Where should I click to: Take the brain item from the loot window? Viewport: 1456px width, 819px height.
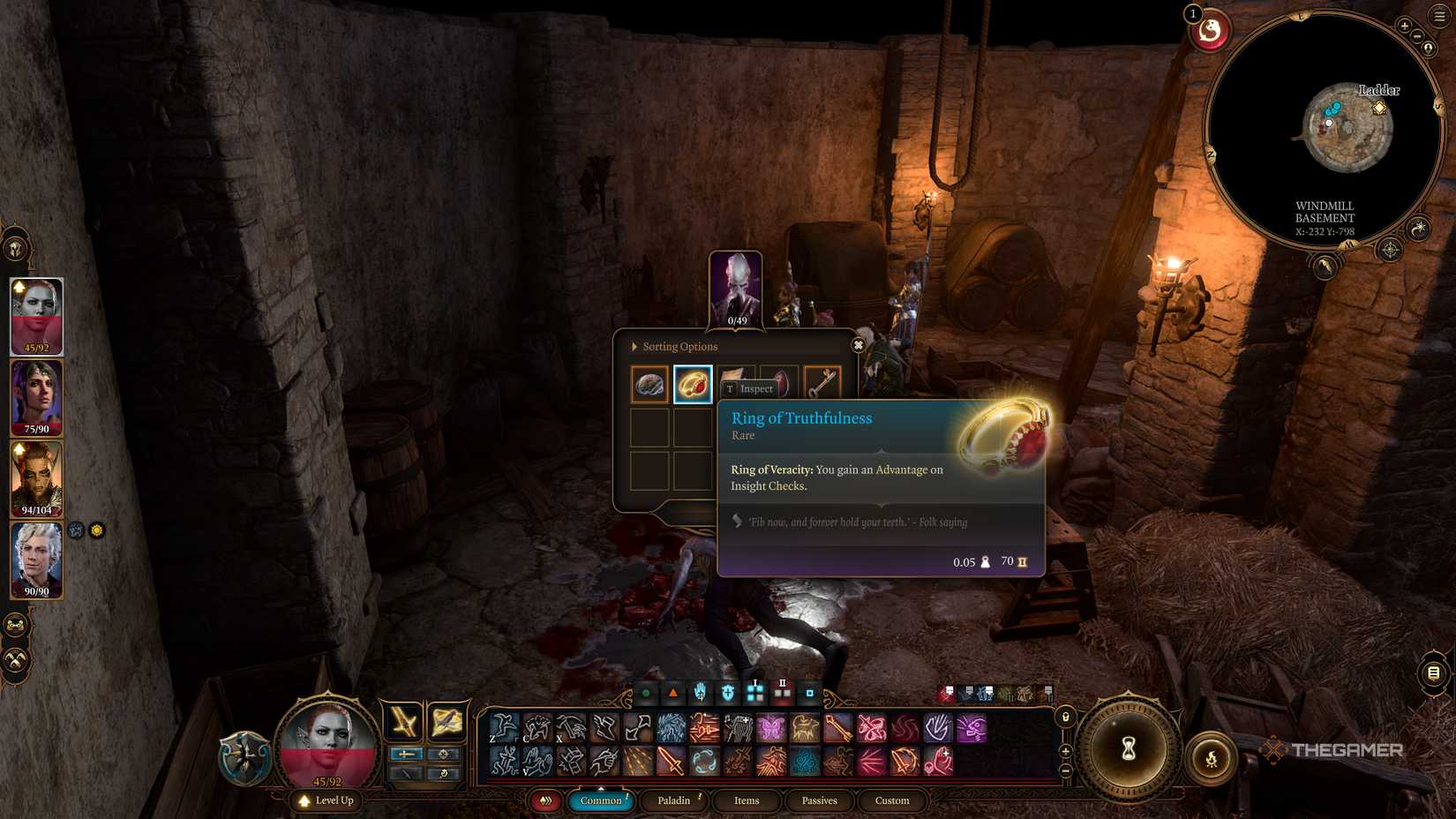click(x=649, y=385)
